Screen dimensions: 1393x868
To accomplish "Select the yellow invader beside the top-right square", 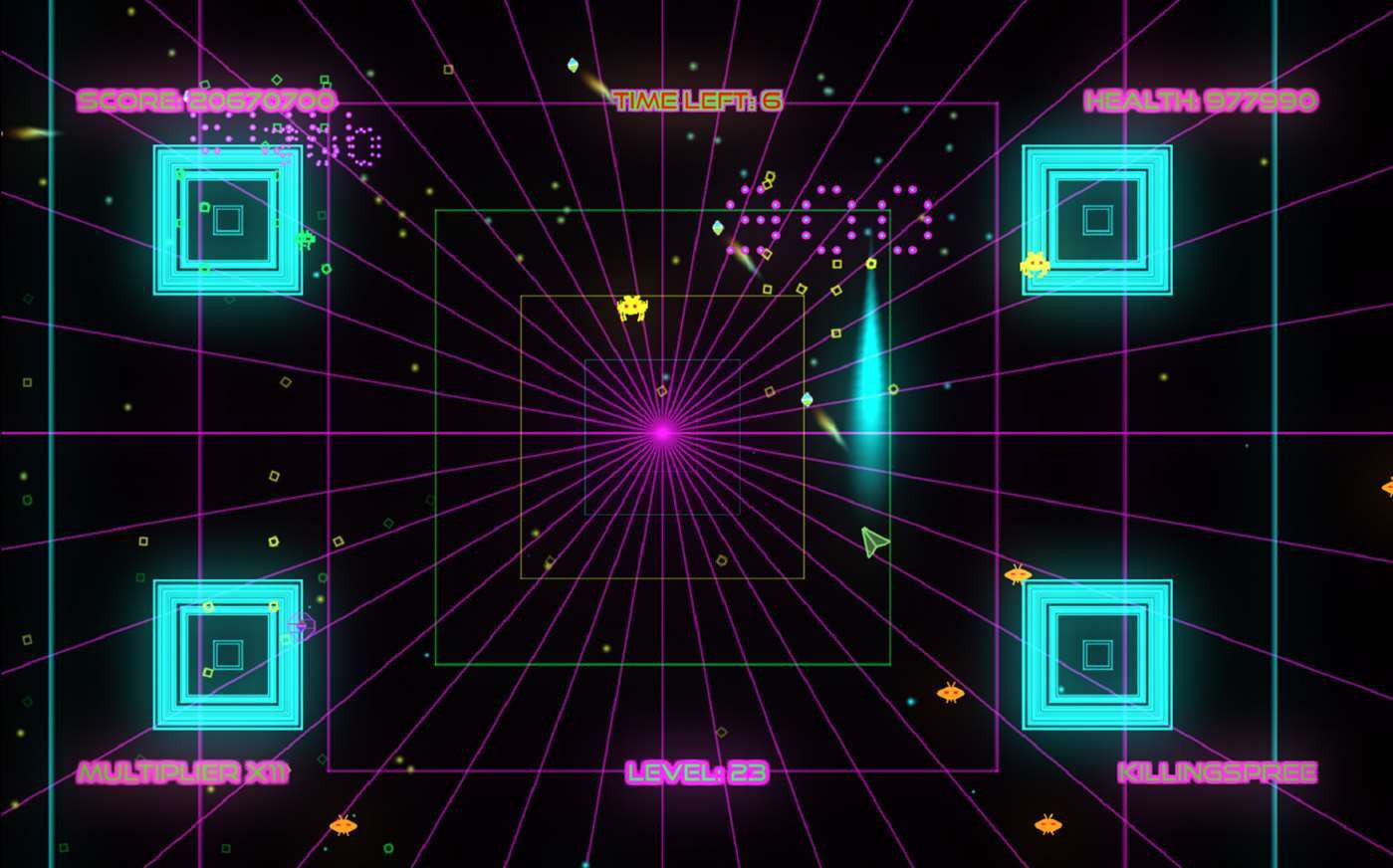I will coord(1037,263).
